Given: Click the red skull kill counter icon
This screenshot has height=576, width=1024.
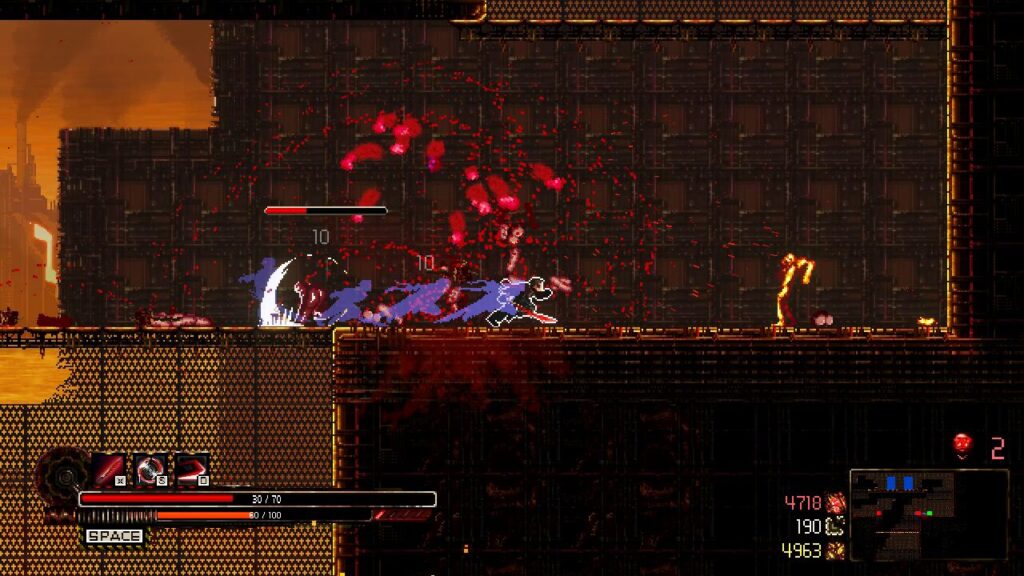Looking at the screenshot, I should point(963,446).
